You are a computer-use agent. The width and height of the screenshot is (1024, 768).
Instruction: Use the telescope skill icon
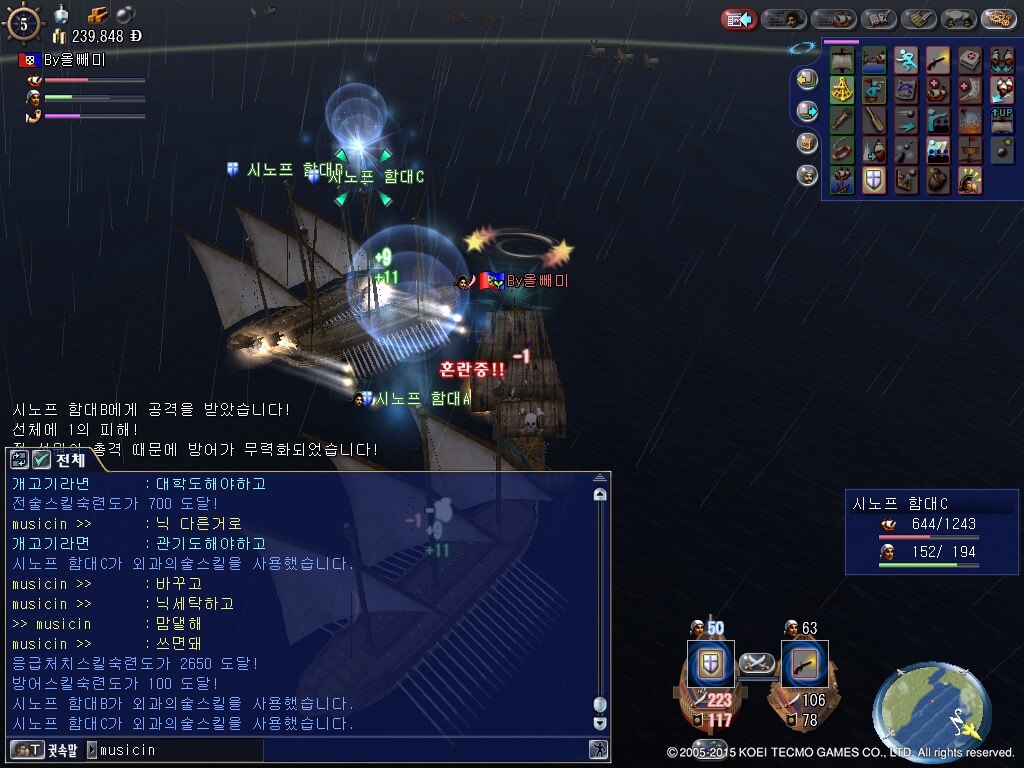pos(842,121)
